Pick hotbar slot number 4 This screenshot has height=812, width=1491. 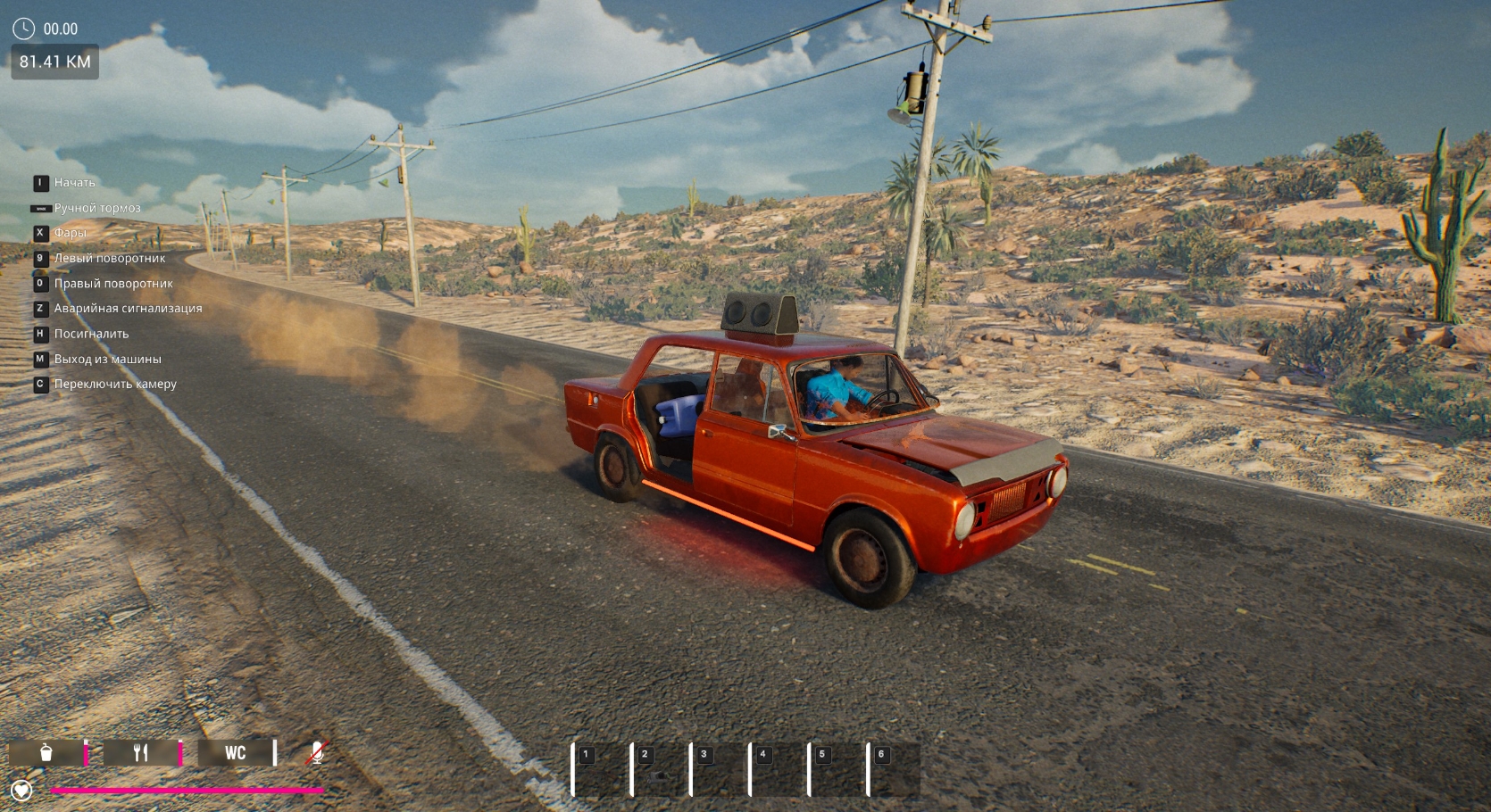coord(778,769)
